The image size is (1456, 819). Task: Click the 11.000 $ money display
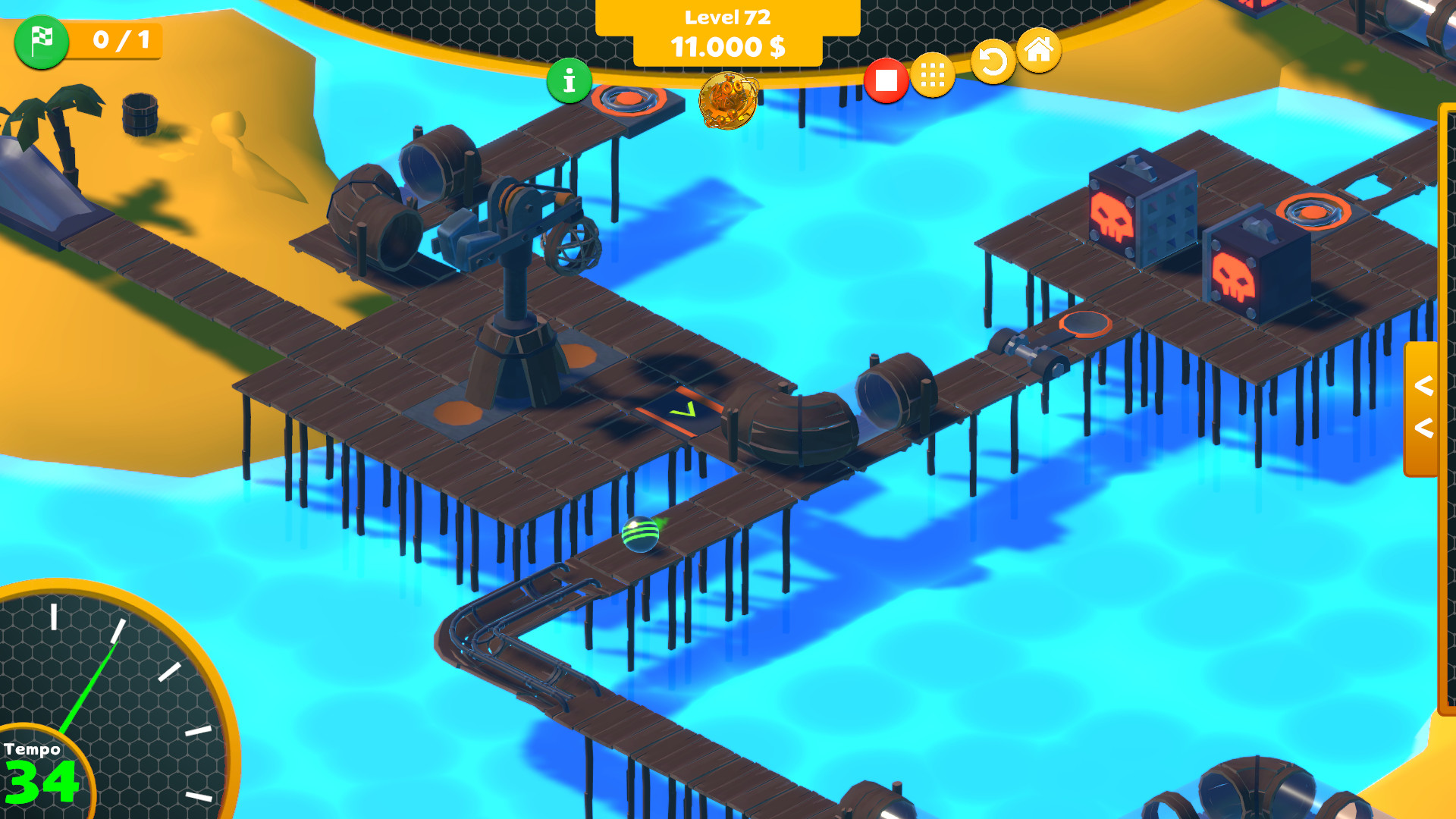(727, 48)
